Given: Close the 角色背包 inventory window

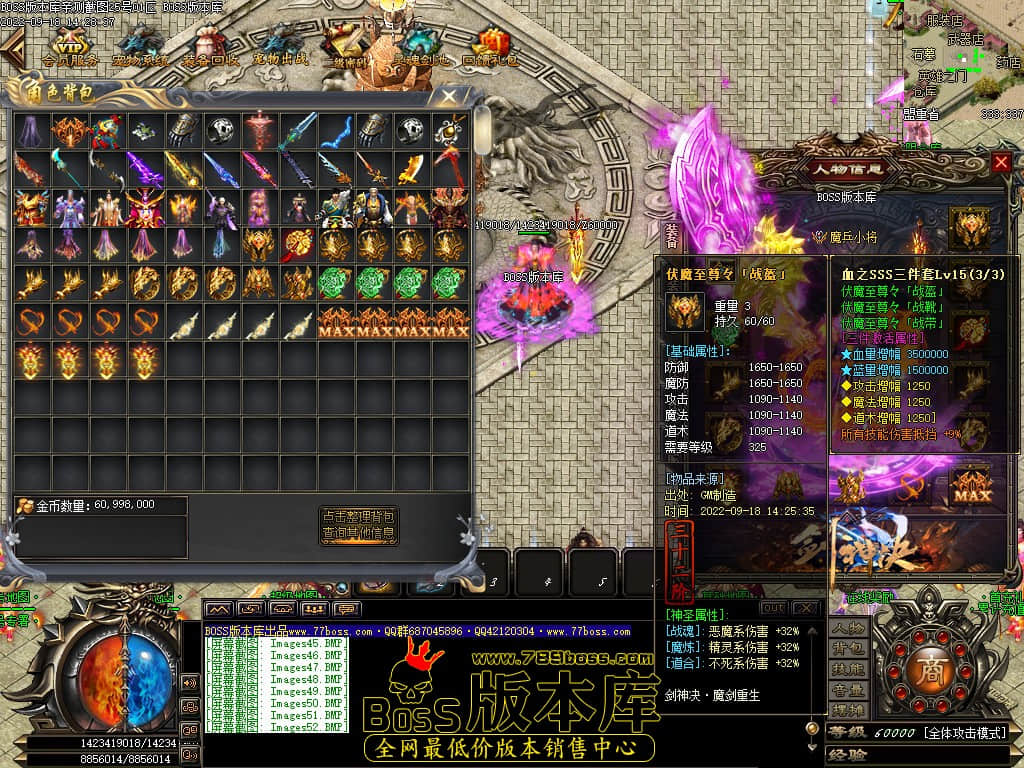Looking at the screenshot, I should 451,97.
